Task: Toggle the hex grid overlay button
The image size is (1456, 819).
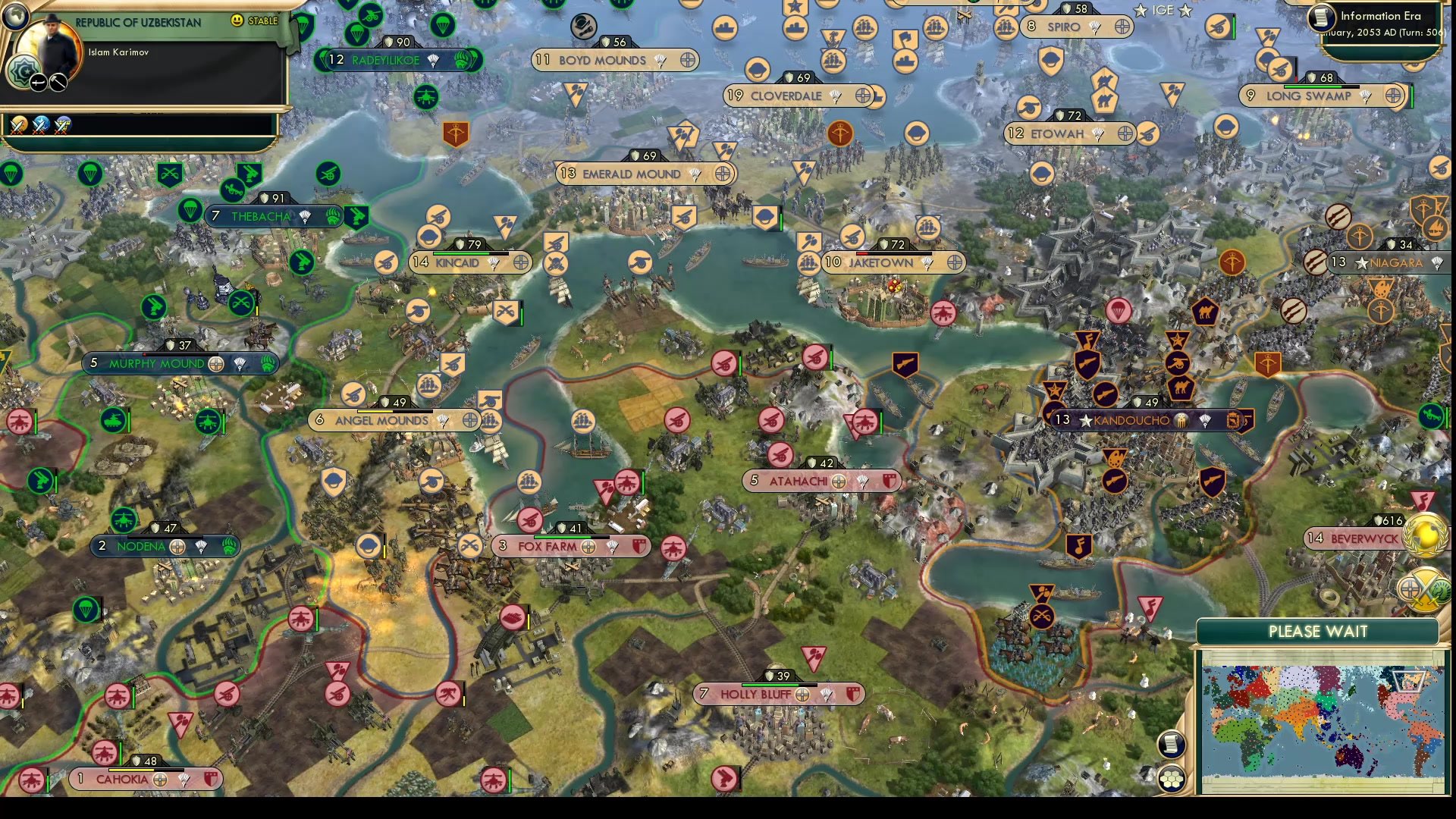Action: coord(1171,777)
